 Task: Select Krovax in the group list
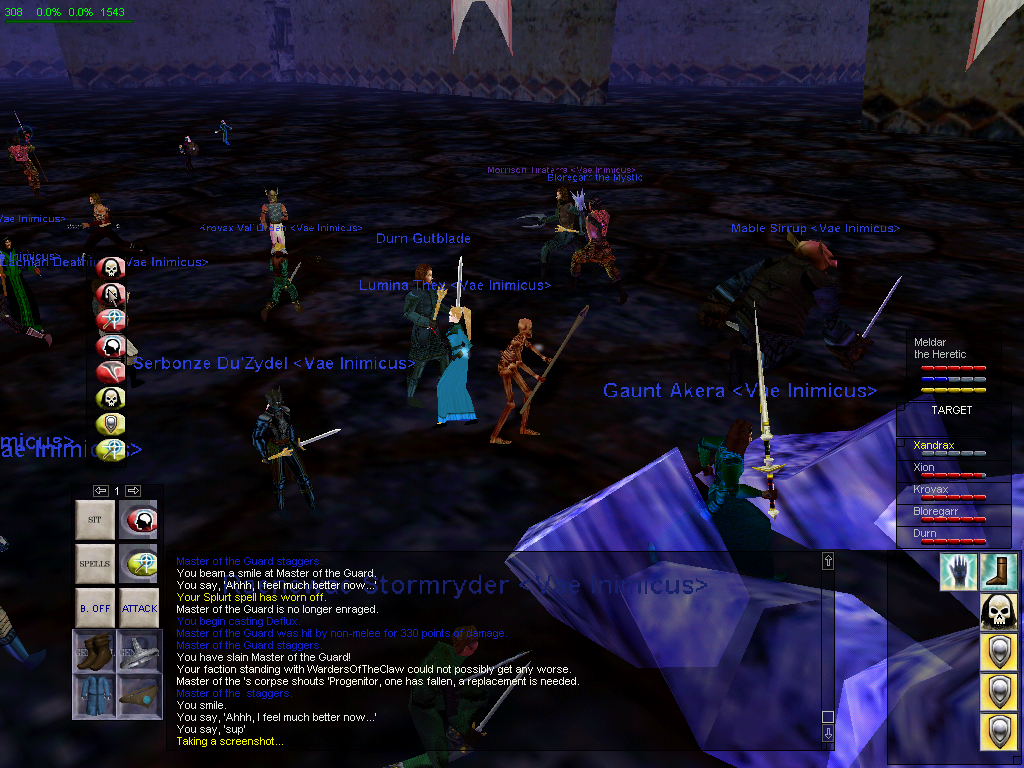point(931,490)
